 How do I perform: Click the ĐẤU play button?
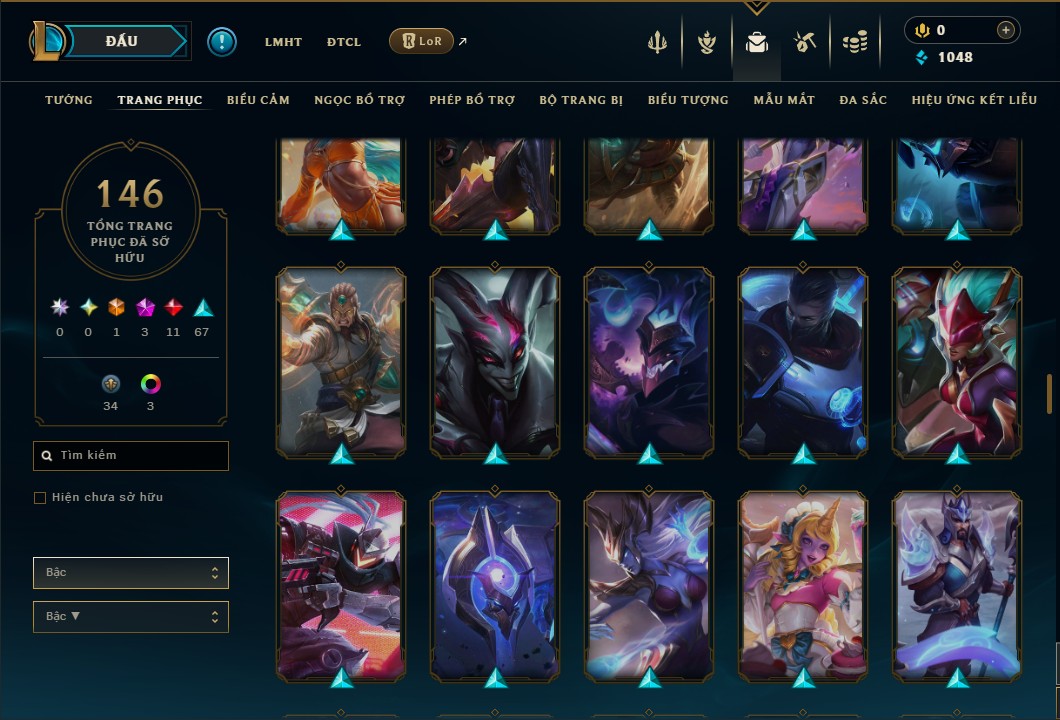click(121, 41)
